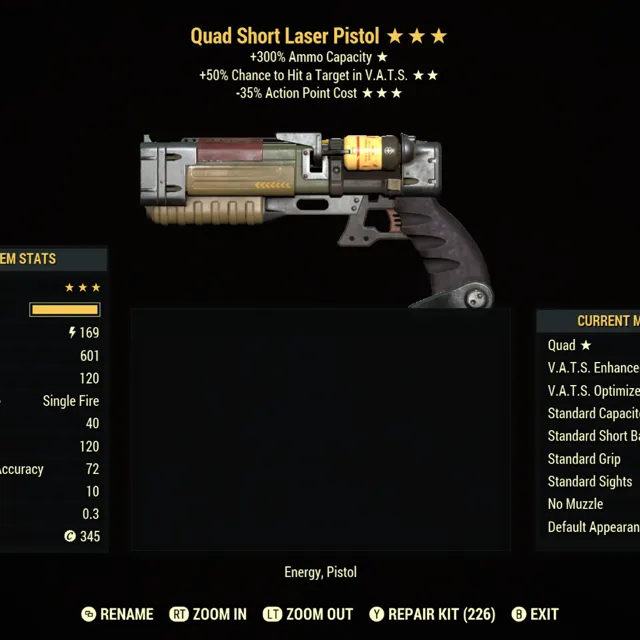This screenshot has width=640, height=640.
Task: Select Zoom Out in the bottom bar
Action: pos(311,614)
